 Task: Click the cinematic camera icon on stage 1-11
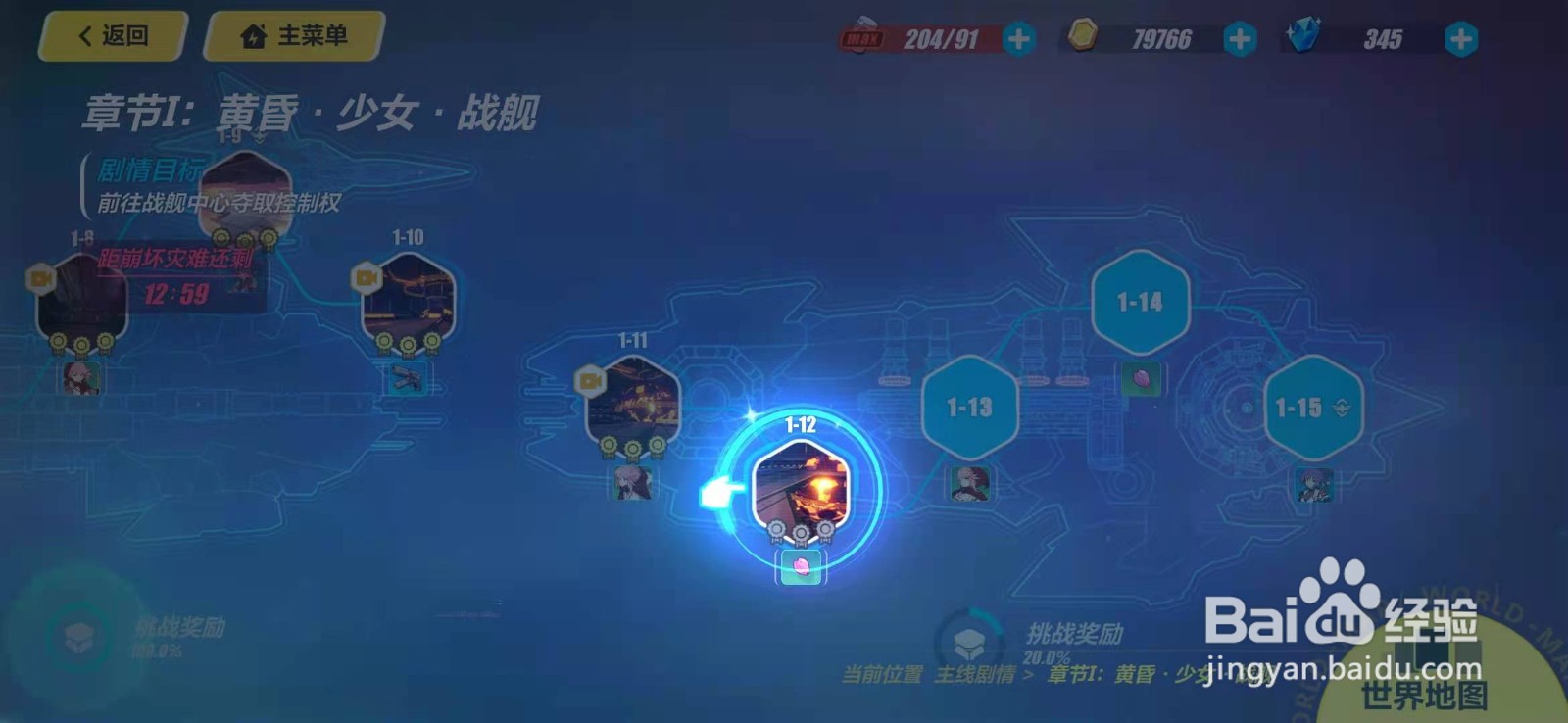pos(590,380)
